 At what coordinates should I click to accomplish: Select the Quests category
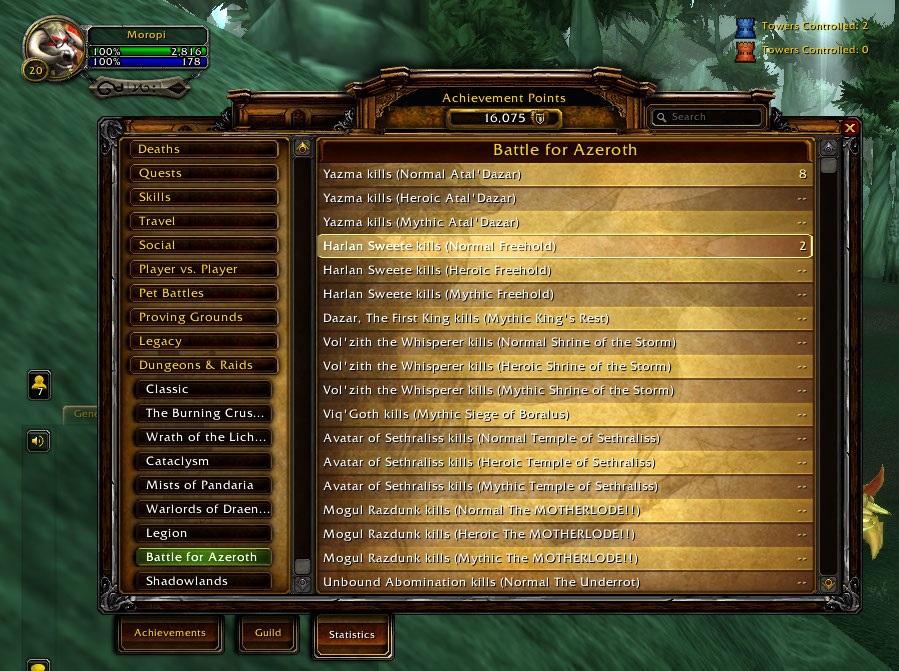[204, 173]
